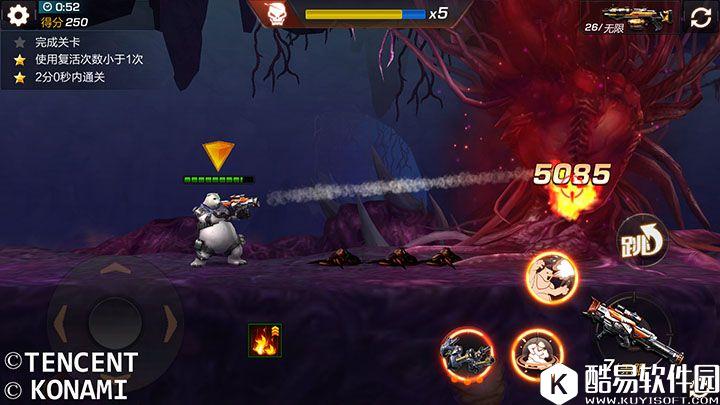This screenshot has height=405, width=720.
Task: Activate the crouching muscleman skill
Action: 535,354
